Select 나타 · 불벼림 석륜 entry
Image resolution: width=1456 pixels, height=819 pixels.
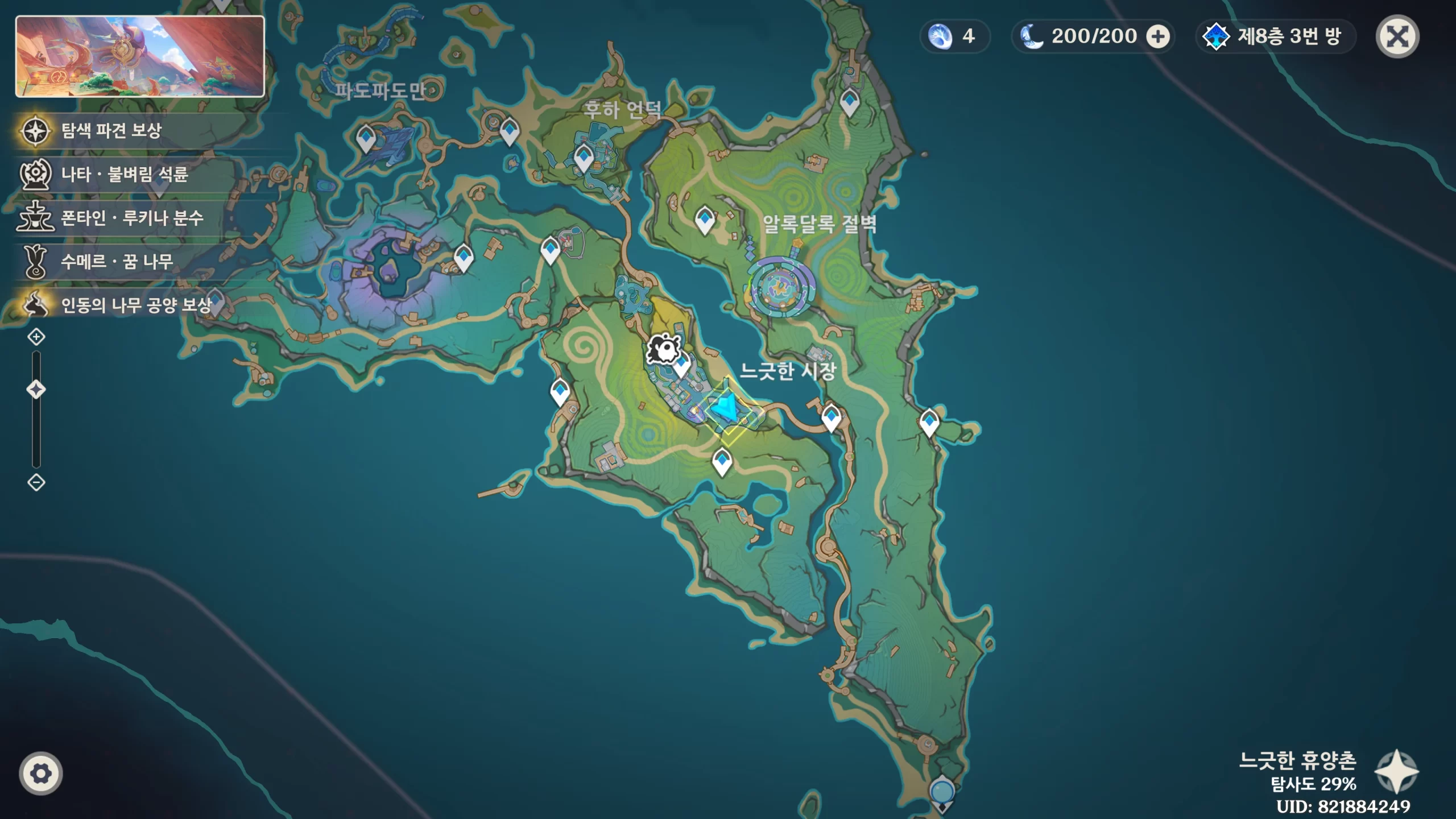[x=124, y=174]
